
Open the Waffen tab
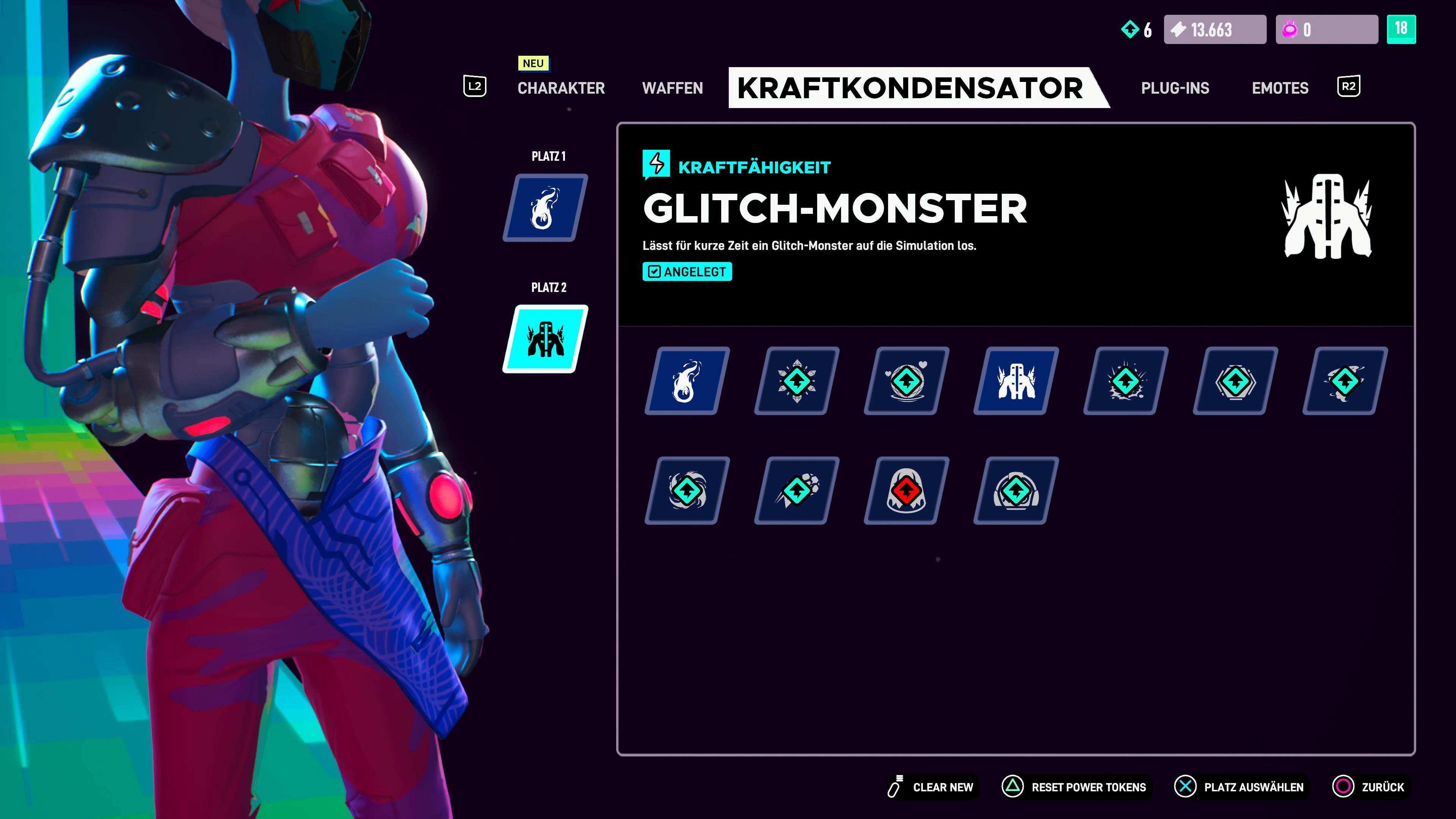672,88
